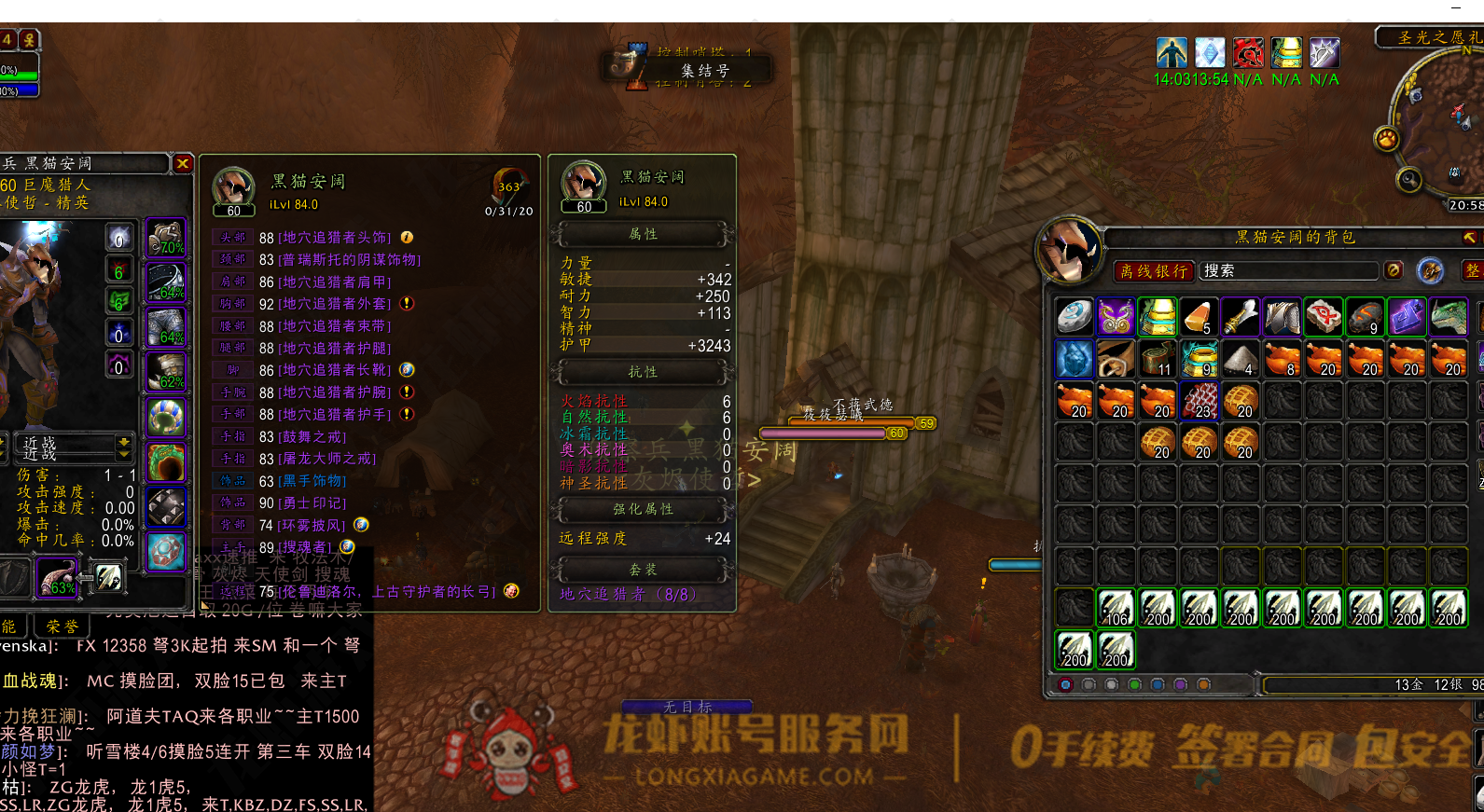Open the 离线银行 offline bank

1153,271
